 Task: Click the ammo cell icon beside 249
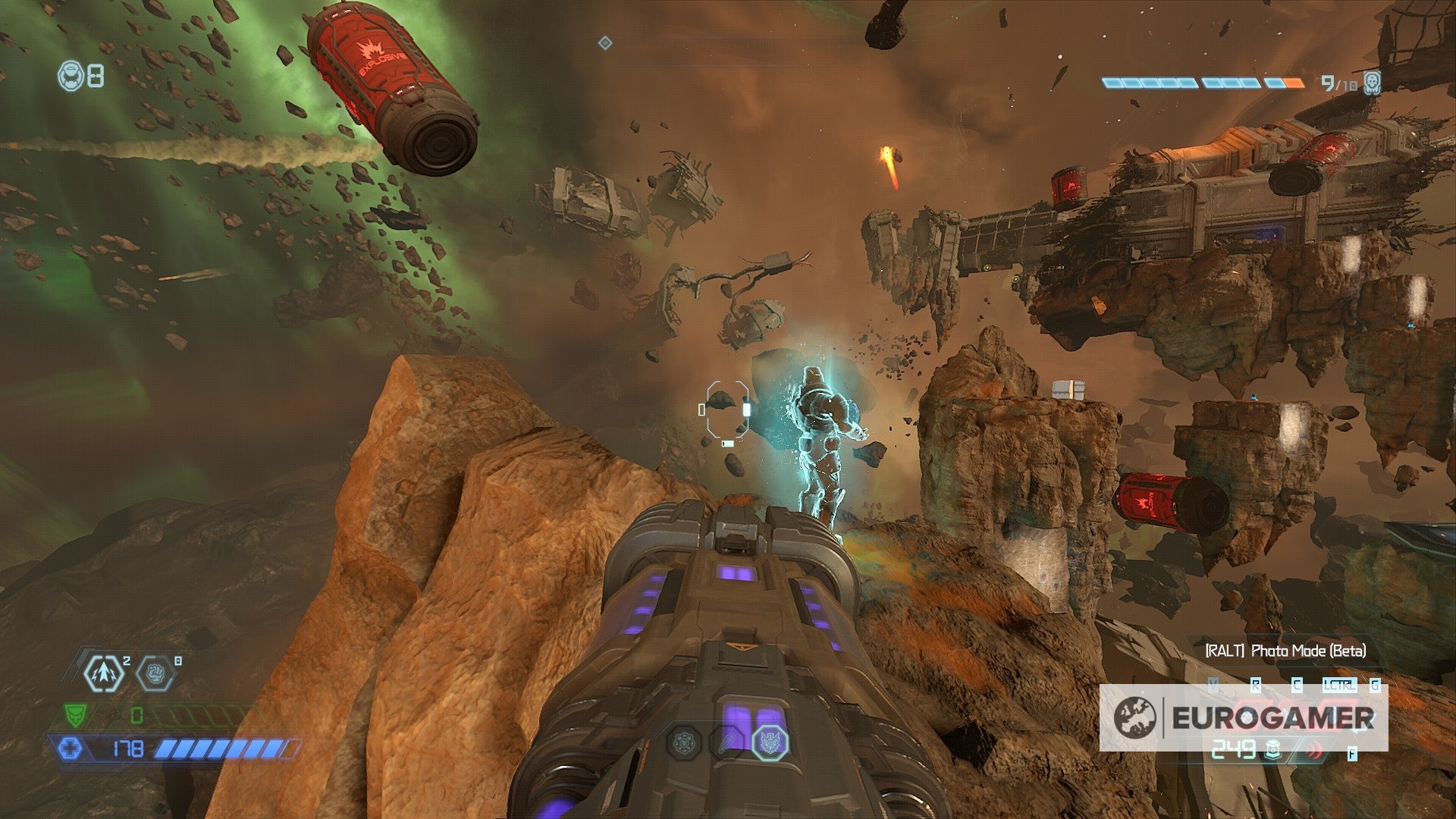(1273, 750)
